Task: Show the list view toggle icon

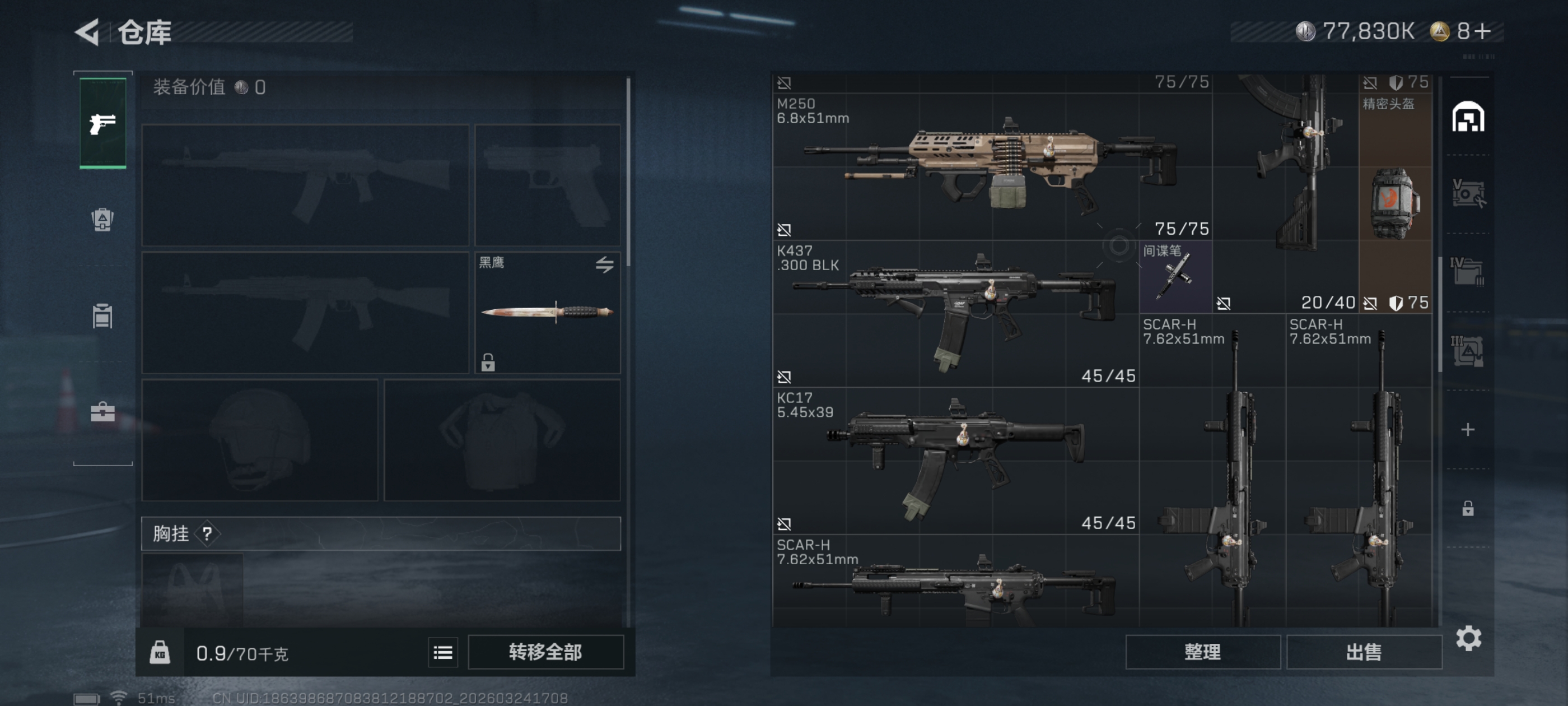Action: 442,653
